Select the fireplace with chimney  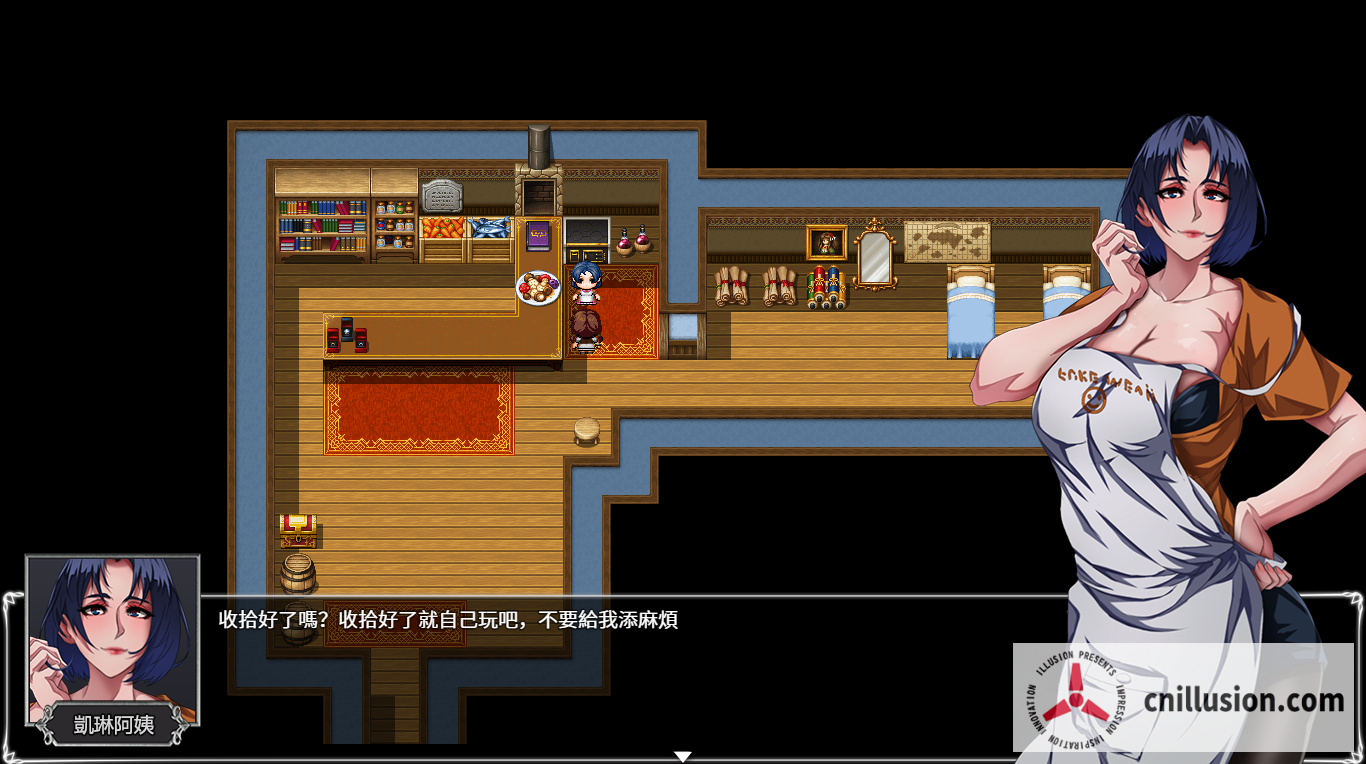[x=540, y=190]
